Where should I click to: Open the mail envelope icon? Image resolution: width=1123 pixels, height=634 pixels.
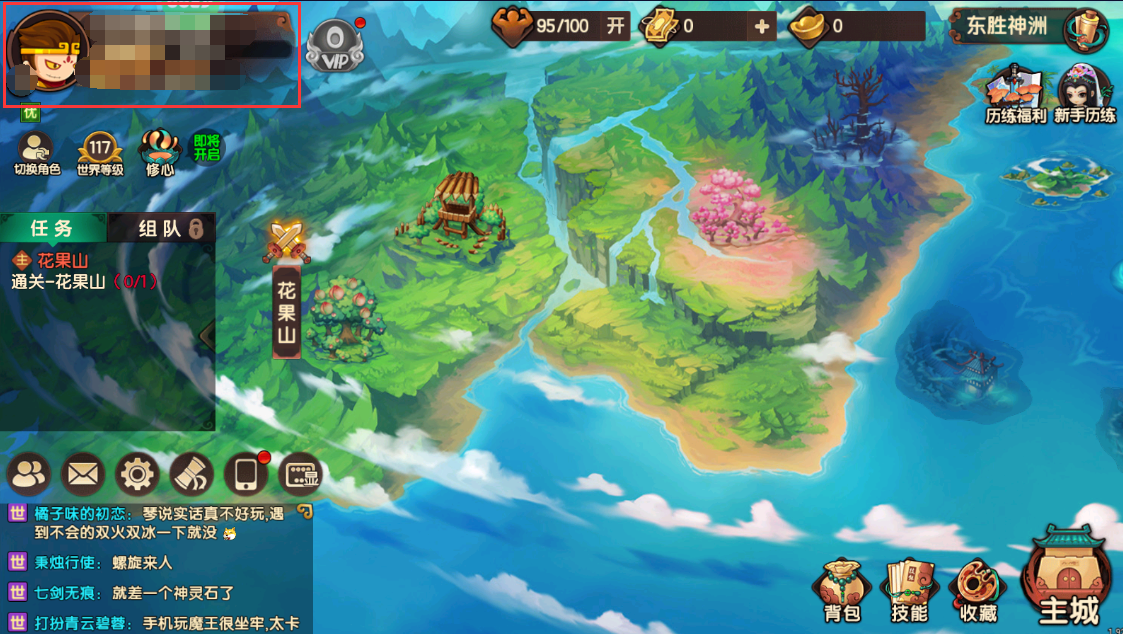click(83, 474)
